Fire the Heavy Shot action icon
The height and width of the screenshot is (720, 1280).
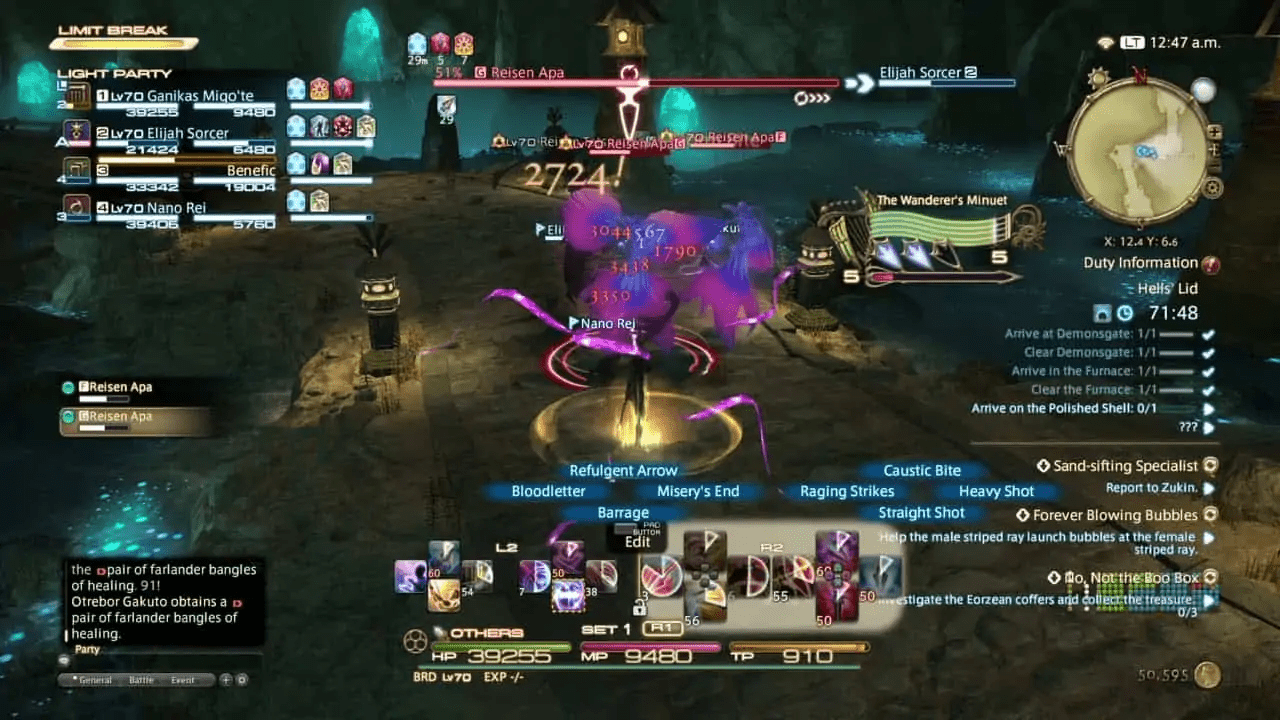click(x=997, y=491)
